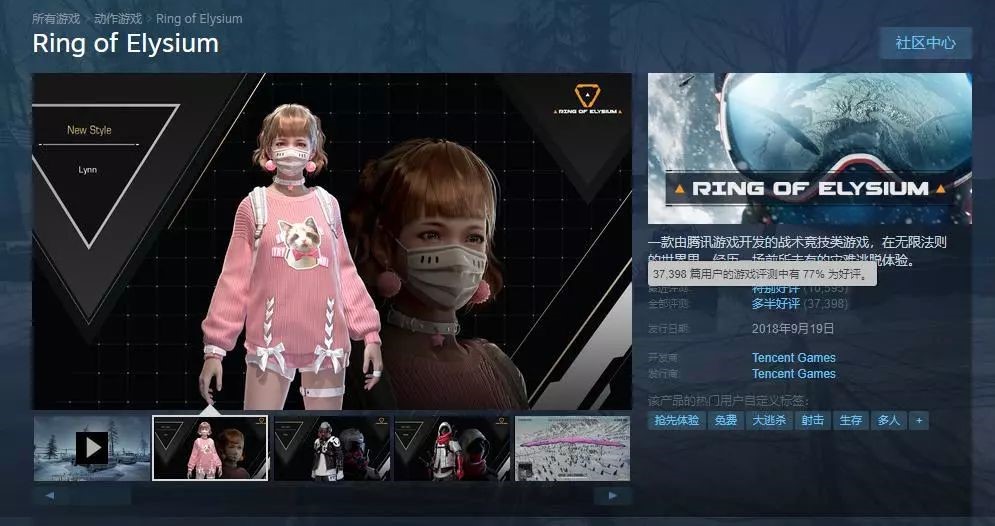995x526 pixels.
Task: Click the Ring of Elysium header image
Action: 809,148
